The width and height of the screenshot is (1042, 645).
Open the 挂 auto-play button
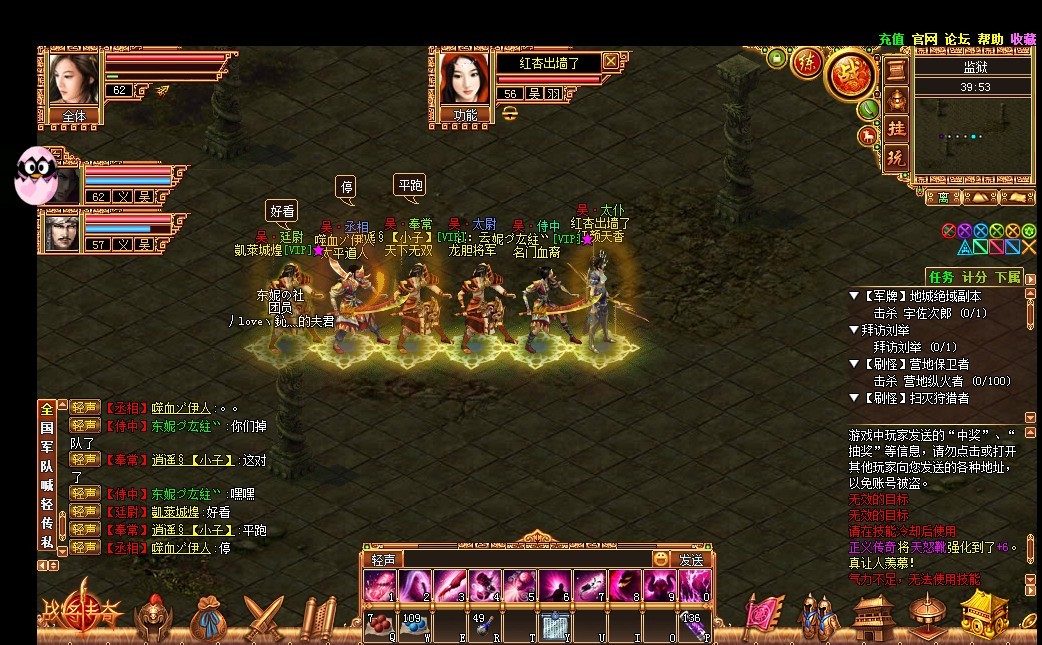[897, 129]
